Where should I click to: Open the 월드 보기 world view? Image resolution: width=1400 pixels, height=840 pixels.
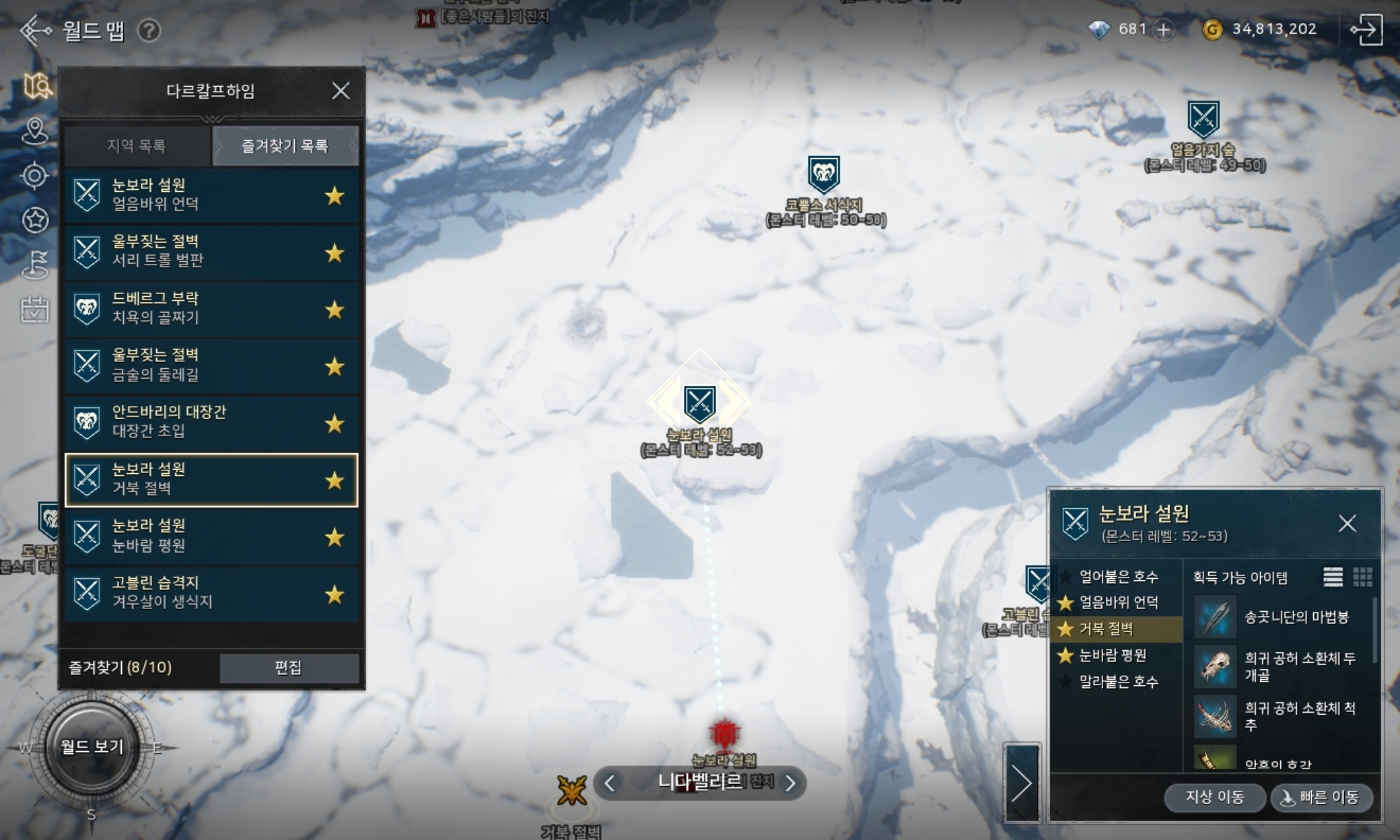pyautogui.click(x=92, y=747)
